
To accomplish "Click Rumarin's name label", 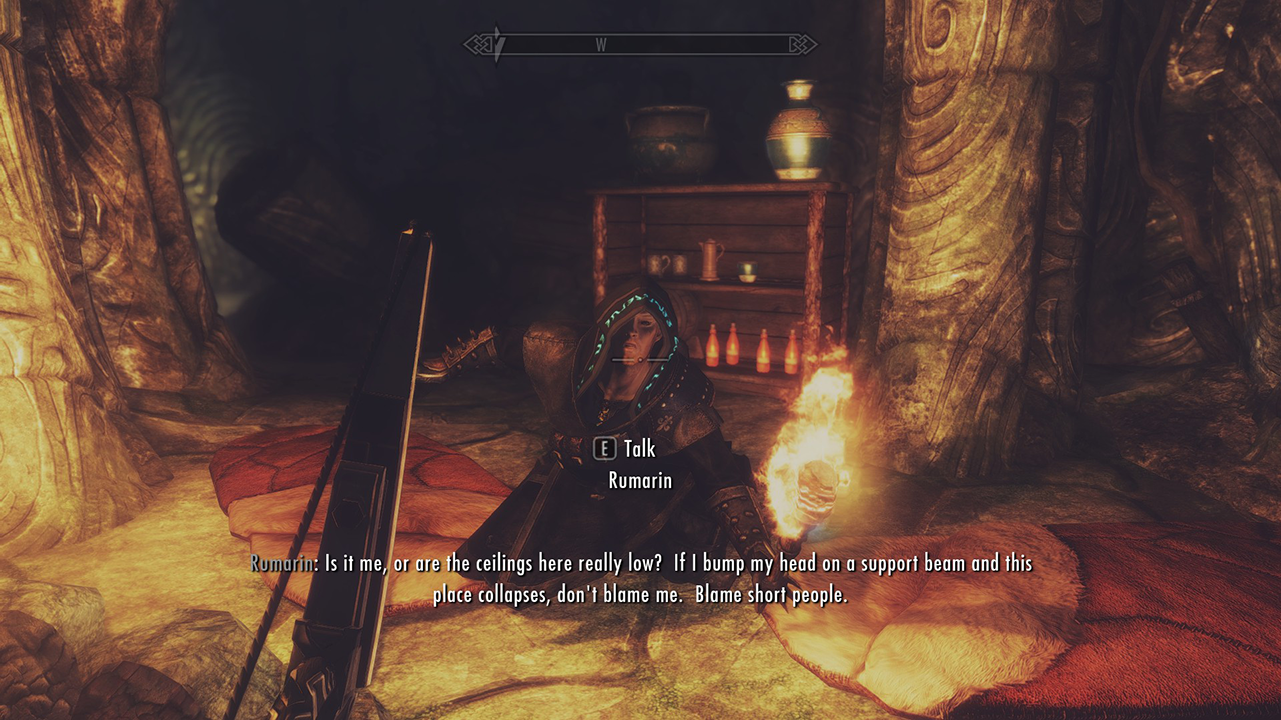I will (639, 481).
